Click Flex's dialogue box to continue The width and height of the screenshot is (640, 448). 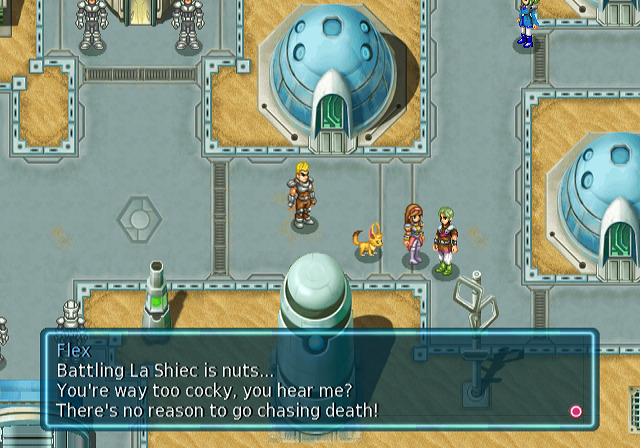pos(318,380)
